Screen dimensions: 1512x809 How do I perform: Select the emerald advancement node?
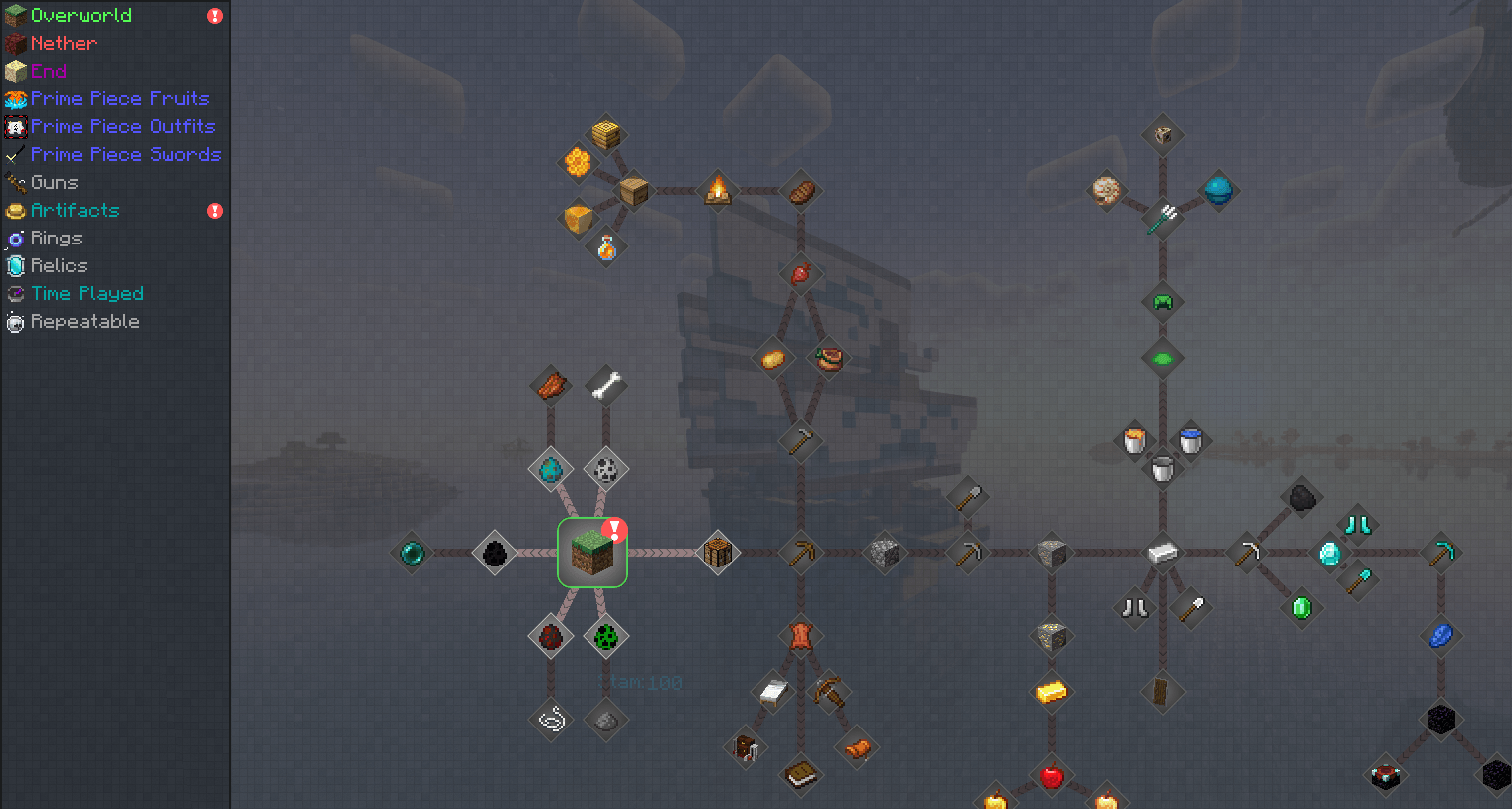pyautogui.click(x=1302, y=606)
